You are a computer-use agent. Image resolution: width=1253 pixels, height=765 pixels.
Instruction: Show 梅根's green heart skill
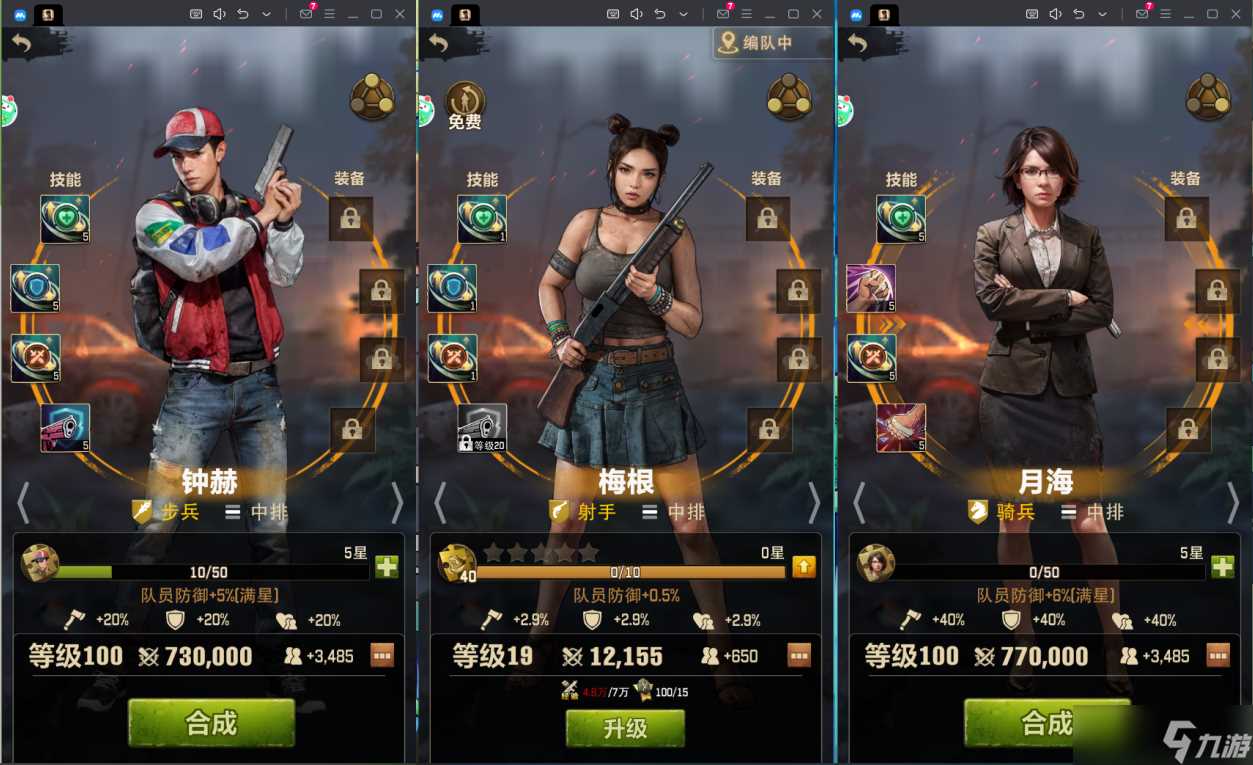pyautogui.click(x=482, y=219)
